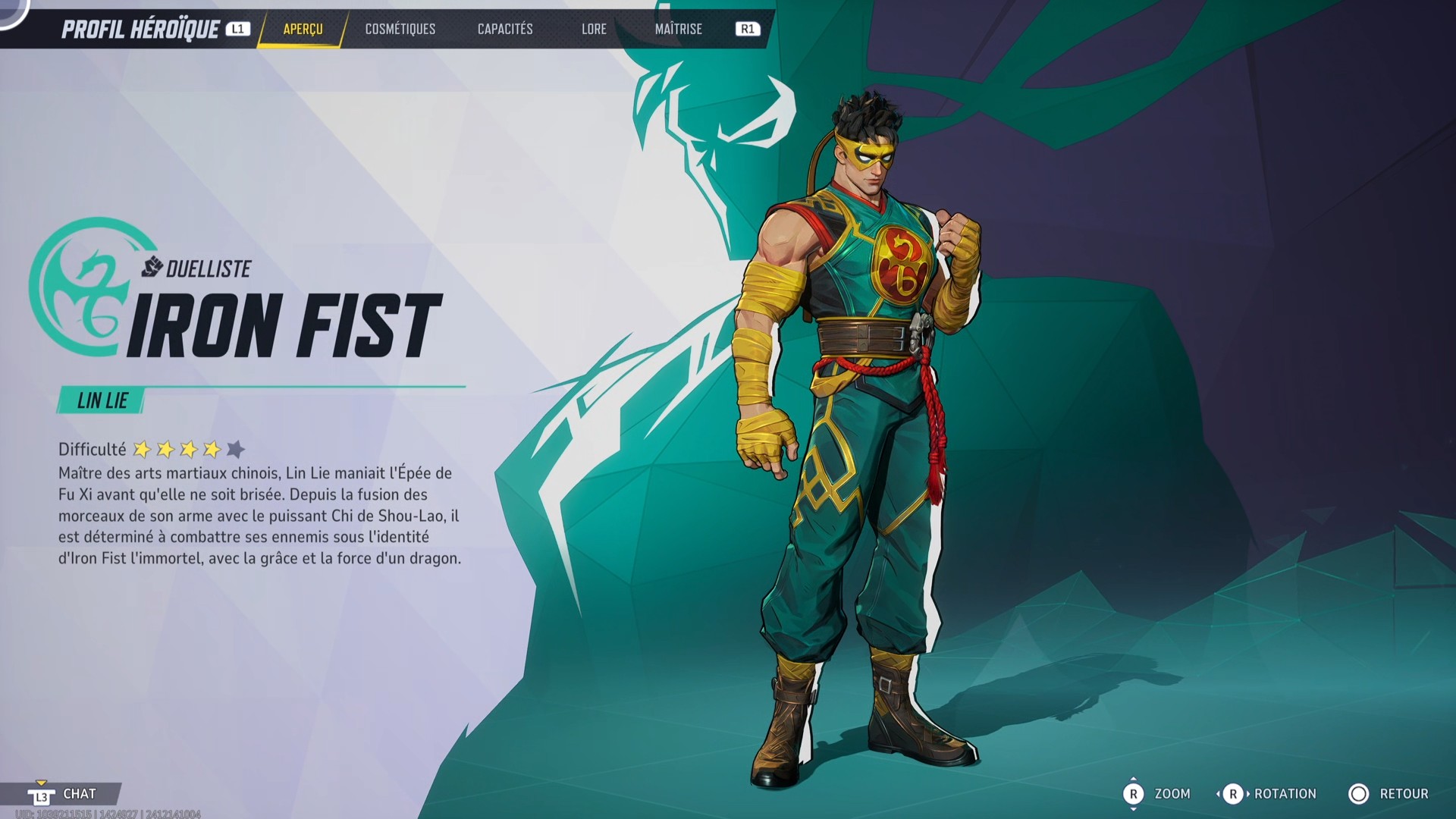The height and width of the screenshot is (819, 1456).
Task: Click the R stick icon for ZOOM
Action: pyautogui.click(x=1135, y=794)
